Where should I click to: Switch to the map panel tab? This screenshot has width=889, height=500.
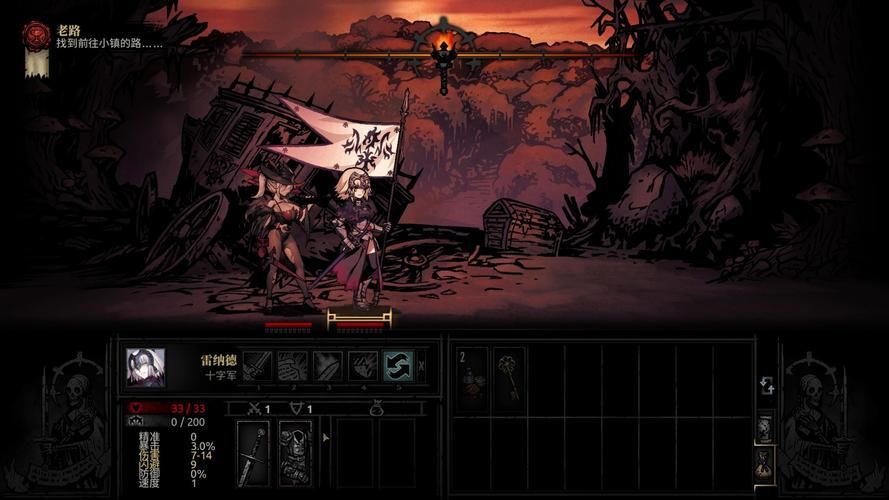(x=765, y=428)
